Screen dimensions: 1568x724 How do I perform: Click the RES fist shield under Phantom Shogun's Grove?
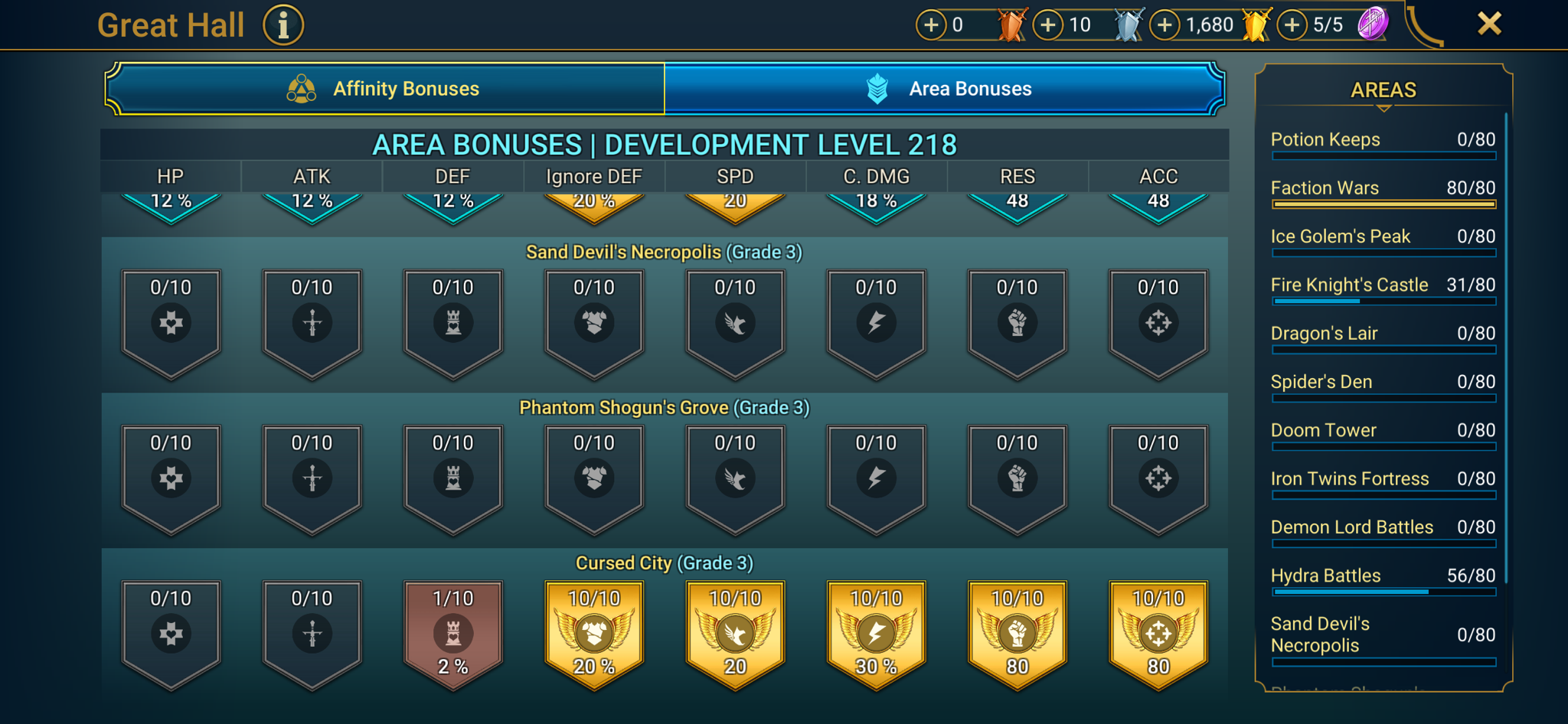tap(1017, 476)
